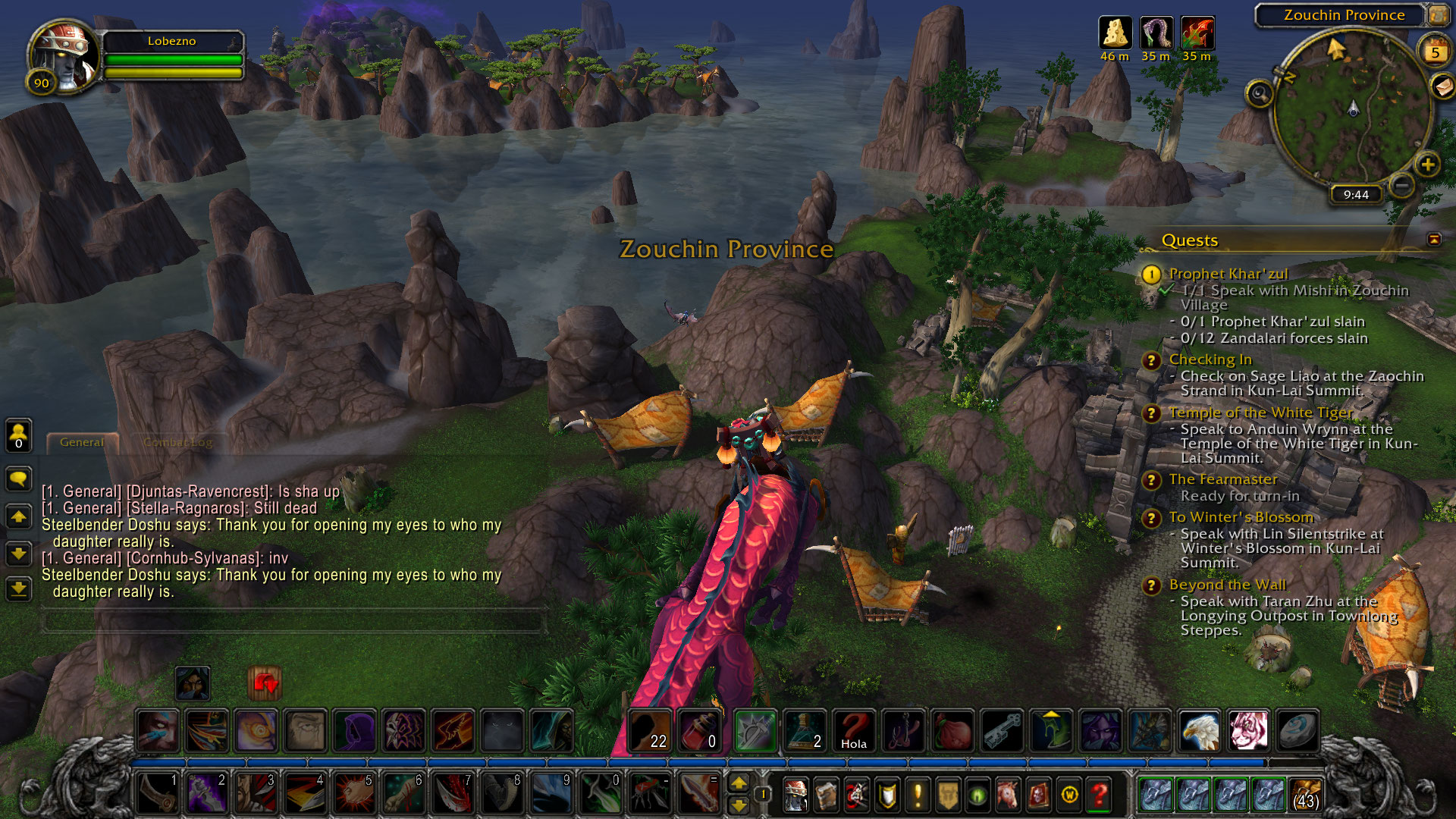The image size is (1456, 819).
Task: Open the chat speech bubble menu button
Action: click(19, 479)
